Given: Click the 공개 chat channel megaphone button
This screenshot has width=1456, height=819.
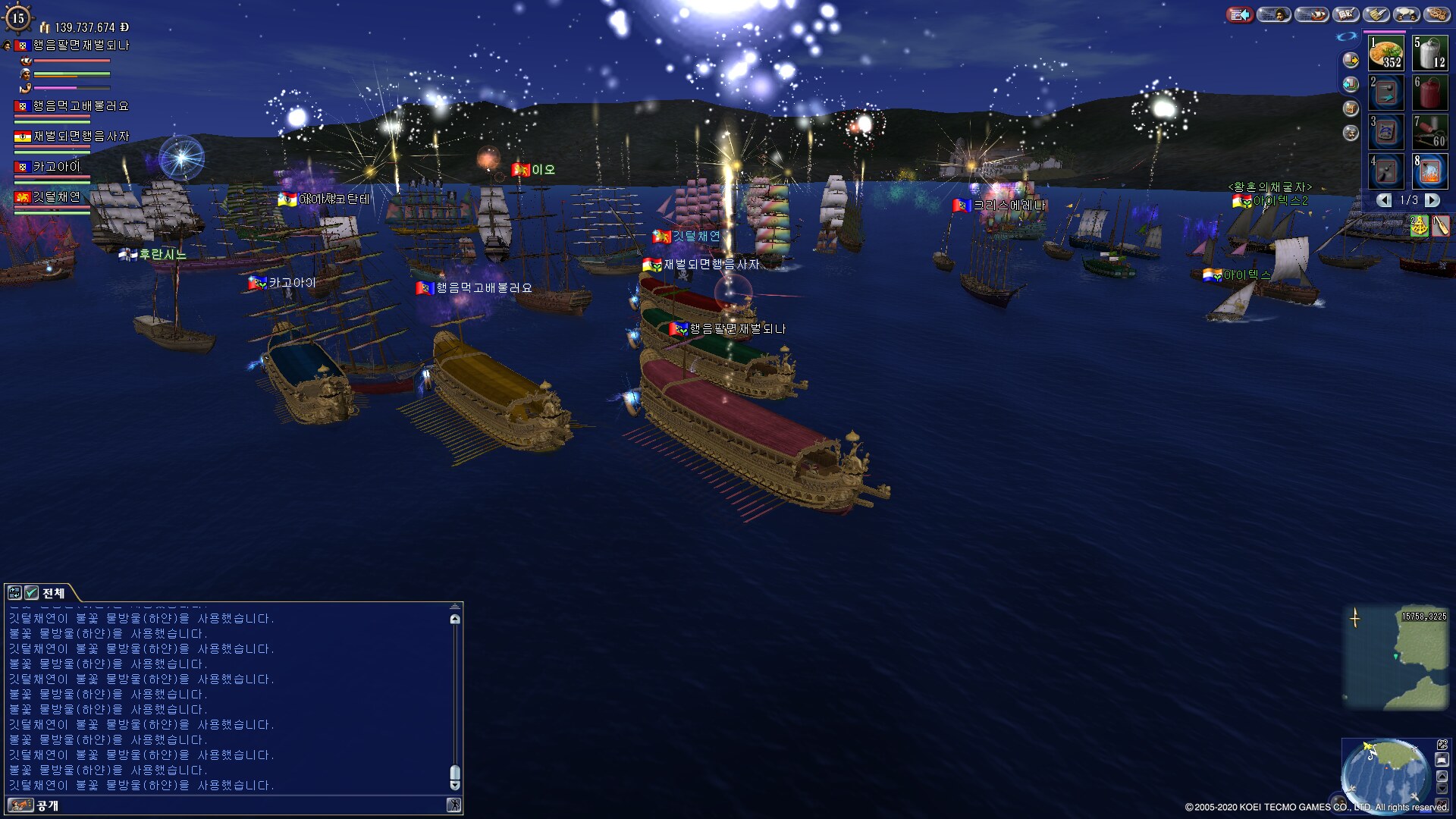Looking at the screenshot, I should click(20, 805).
